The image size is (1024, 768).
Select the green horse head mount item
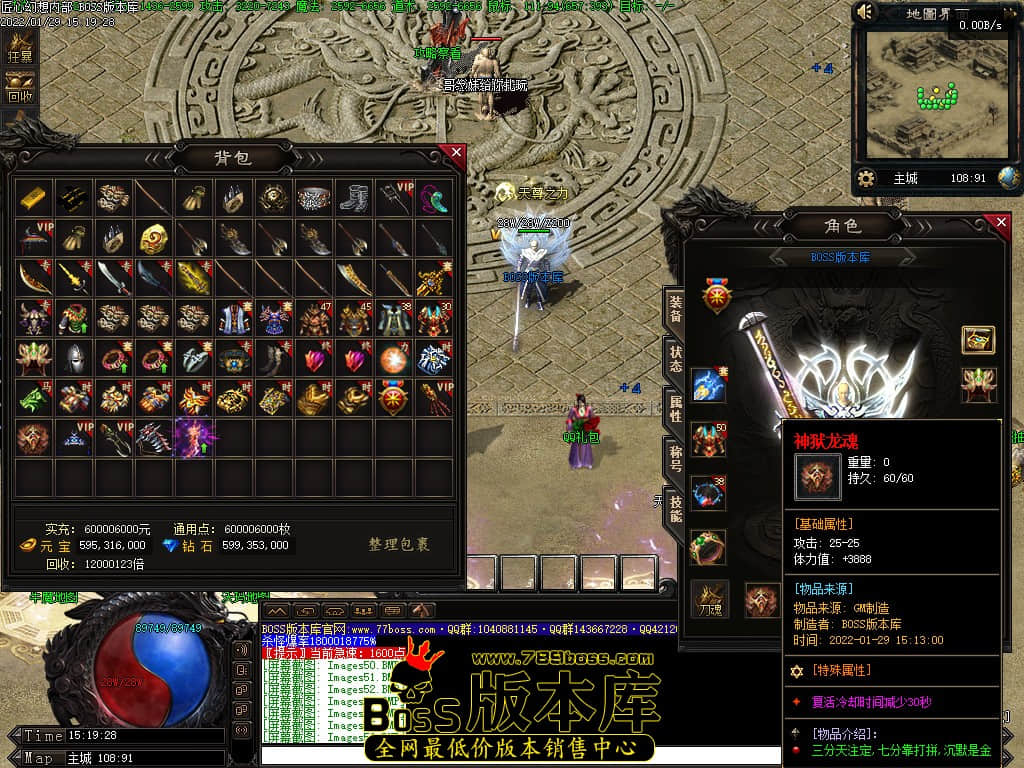click(x=32, y=398)
